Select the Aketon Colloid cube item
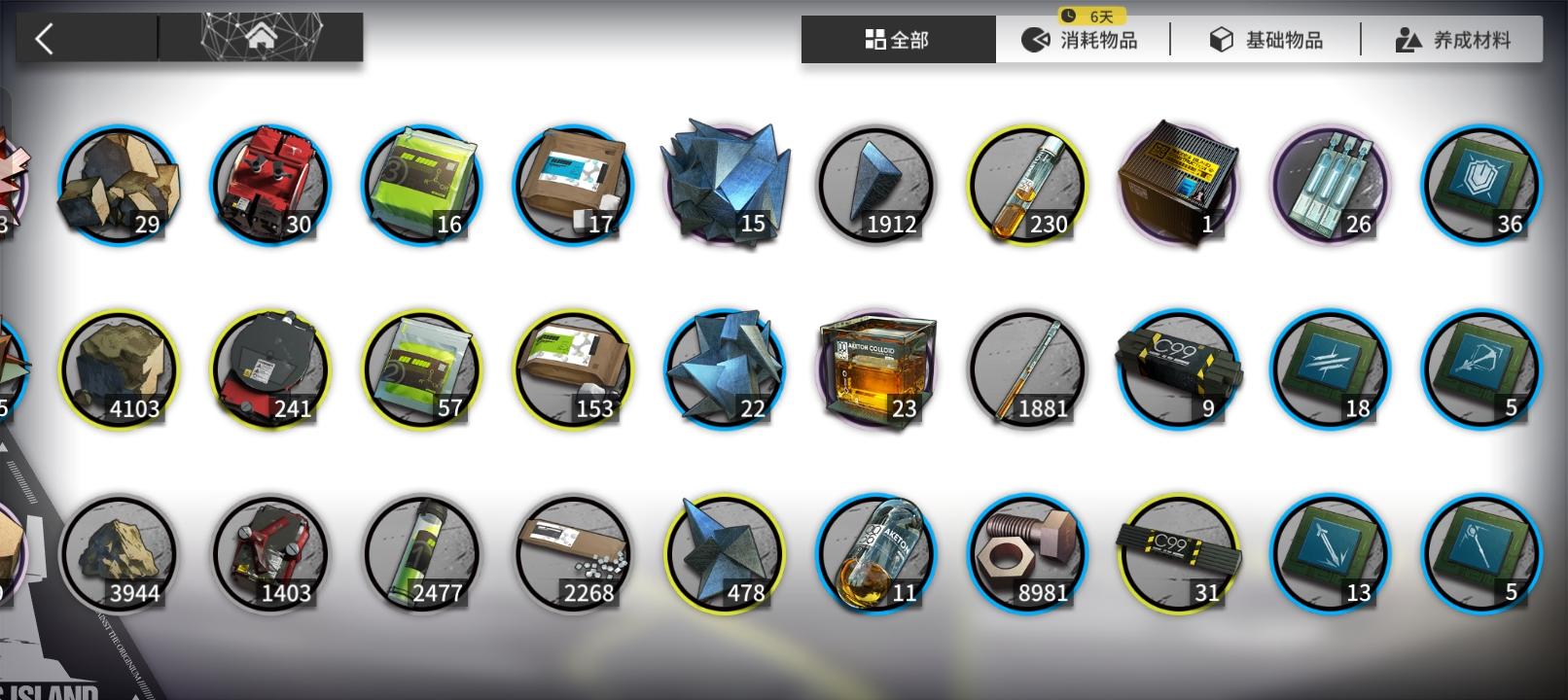Viewport: 1568px width, 700px height. 875,367
